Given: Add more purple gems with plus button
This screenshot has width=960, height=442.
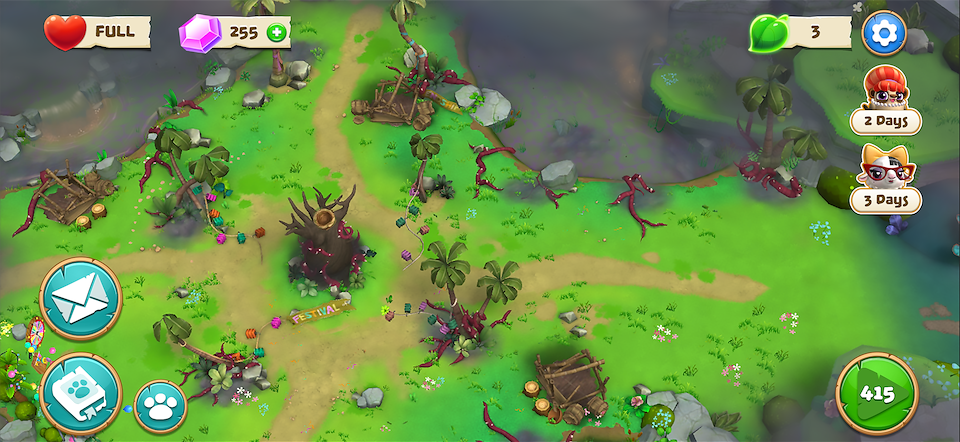Looking at the screenshot, I should tap(275, 33).
